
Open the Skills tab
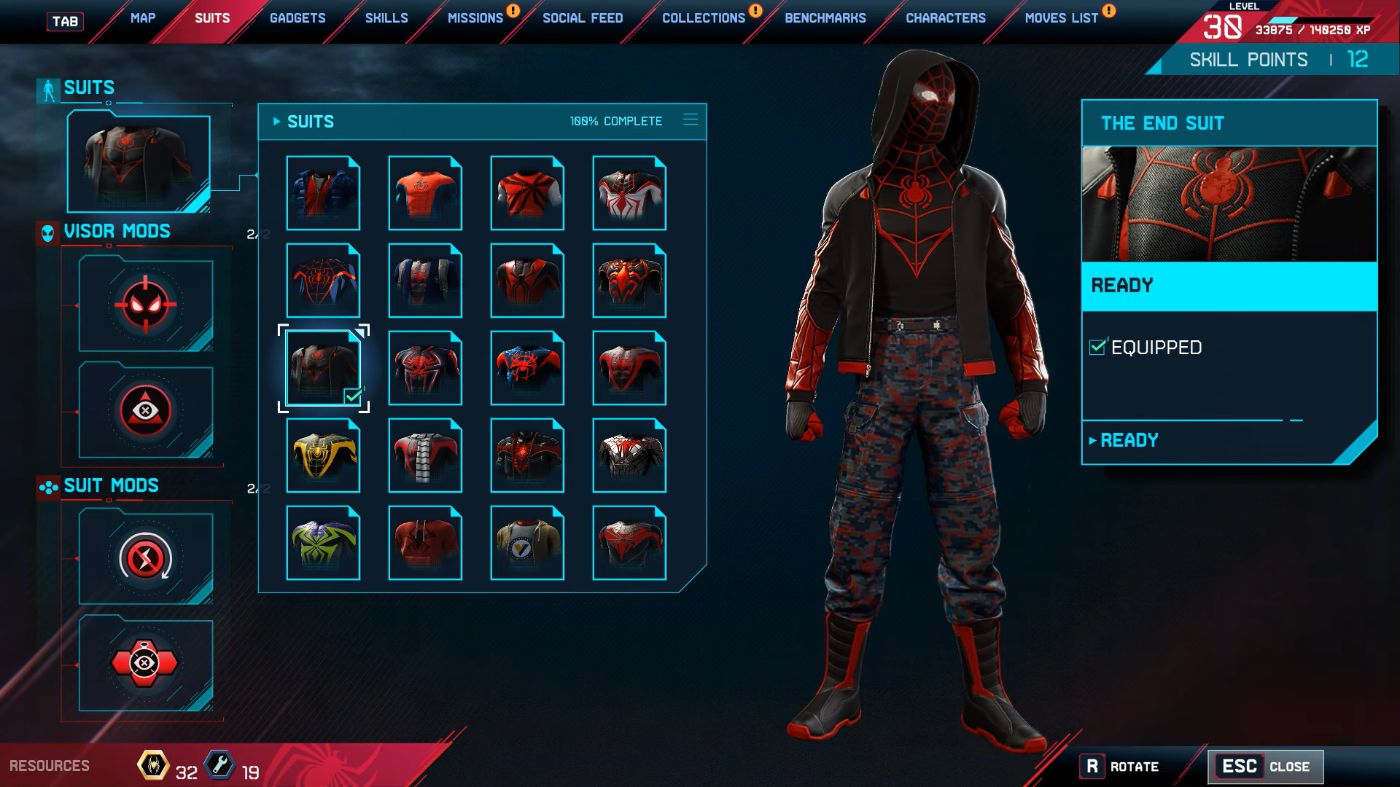coord(386,18)
